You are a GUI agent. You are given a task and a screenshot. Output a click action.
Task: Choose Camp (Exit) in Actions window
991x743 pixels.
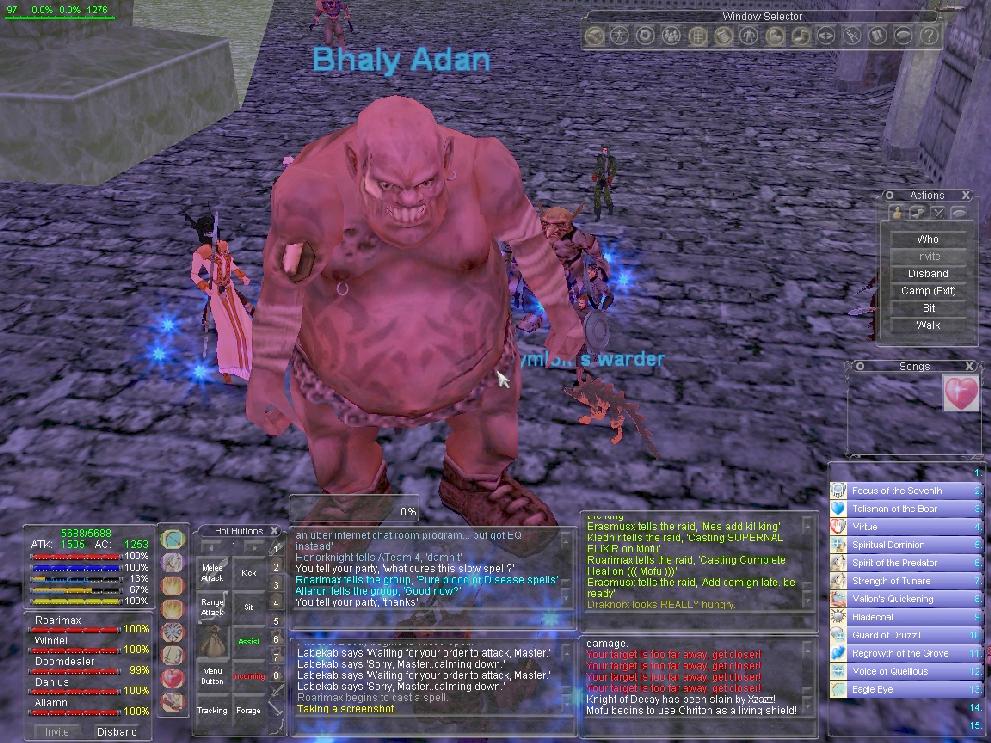pyautogui.click(x=928, y=291)
